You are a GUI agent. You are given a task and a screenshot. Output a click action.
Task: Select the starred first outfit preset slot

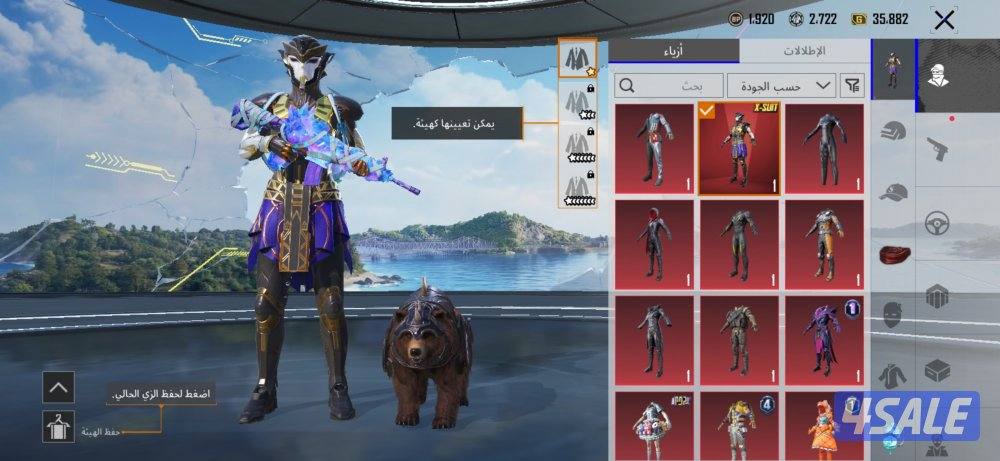[x=577, y=58]
